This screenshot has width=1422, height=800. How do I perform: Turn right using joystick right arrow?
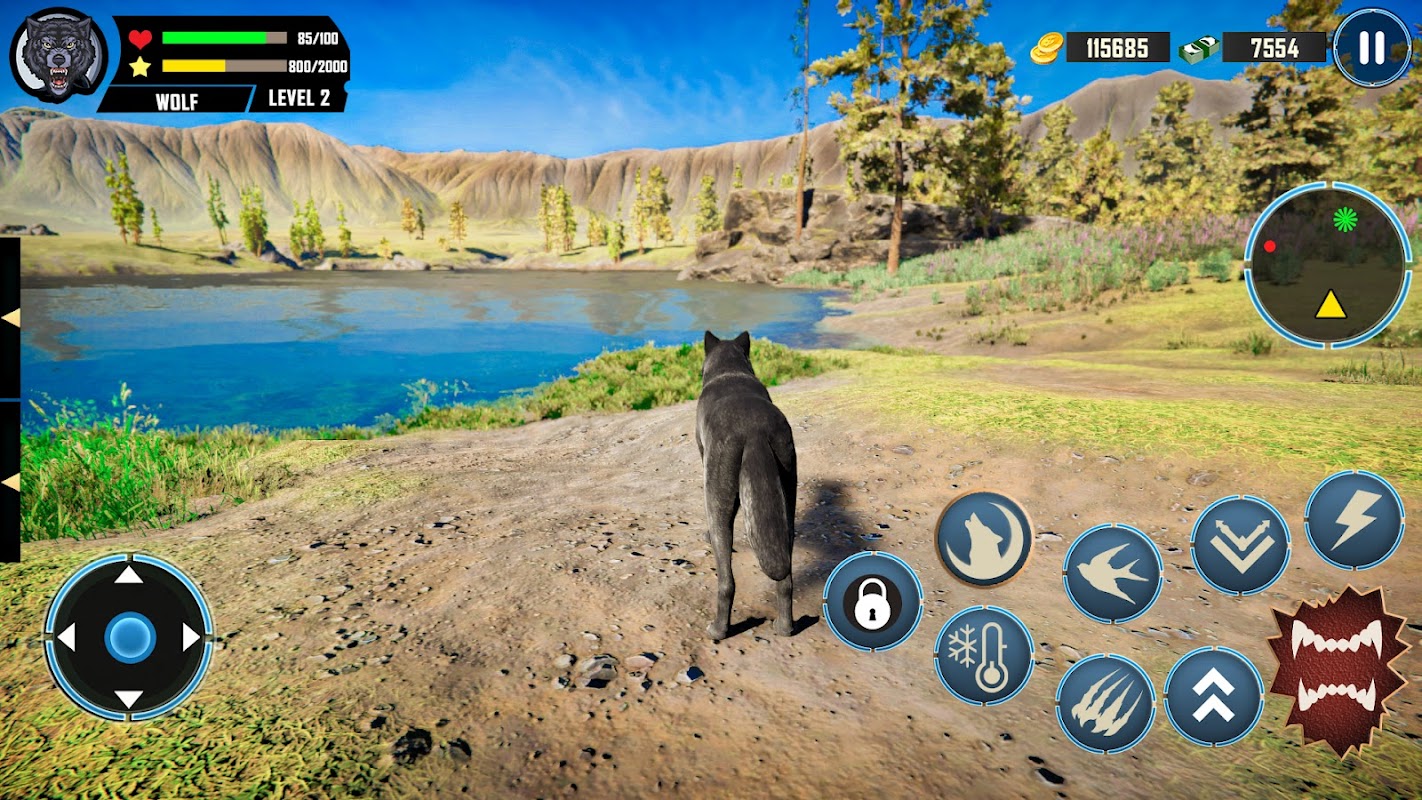tap(191, 637)
